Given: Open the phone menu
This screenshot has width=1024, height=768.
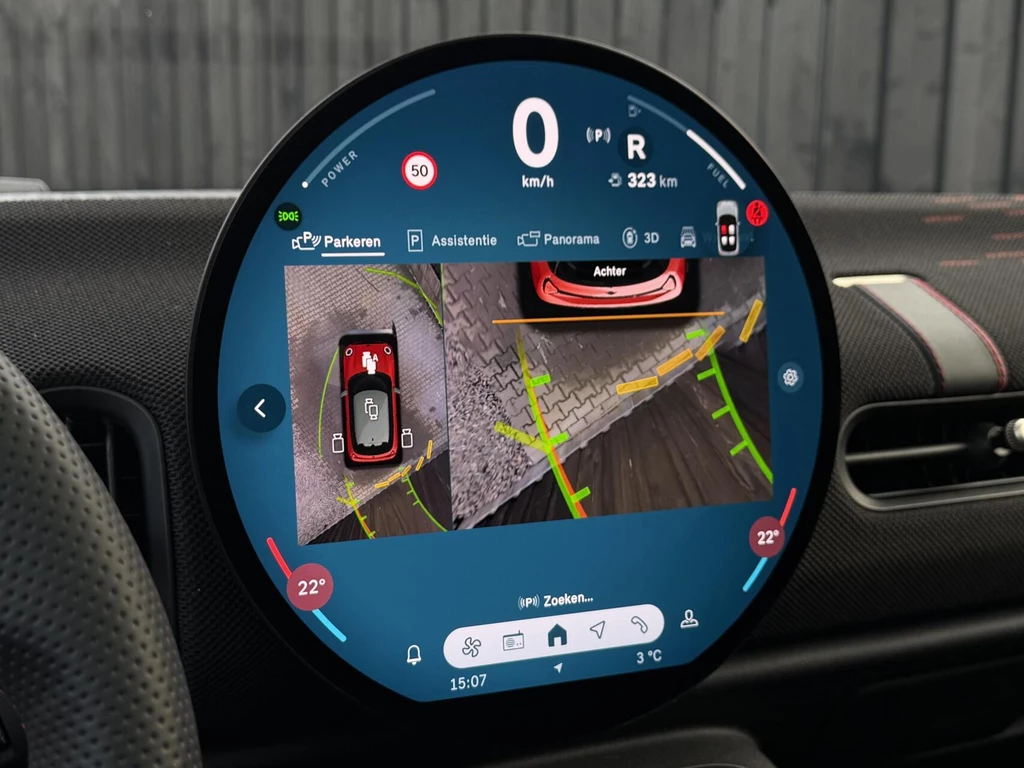Looking at the screenshot, I should [x=638, y=624].
